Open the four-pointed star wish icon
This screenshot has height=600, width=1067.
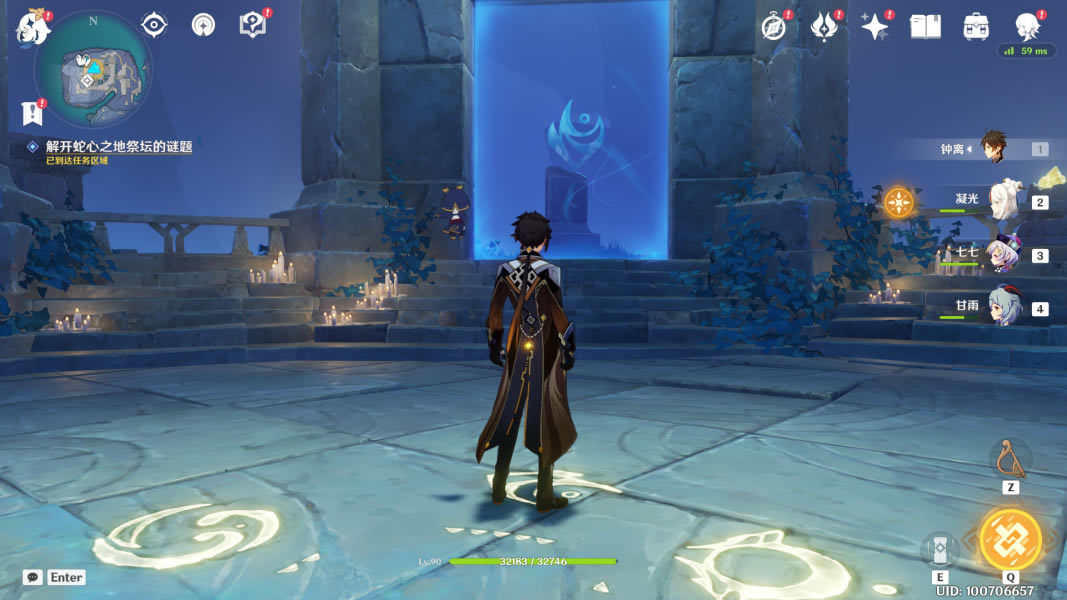(875, 27)
